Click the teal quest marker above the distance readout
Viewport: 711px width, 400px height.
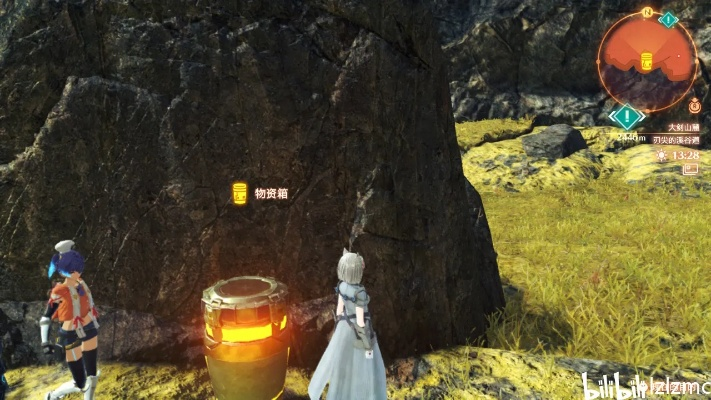coord(627,118)
